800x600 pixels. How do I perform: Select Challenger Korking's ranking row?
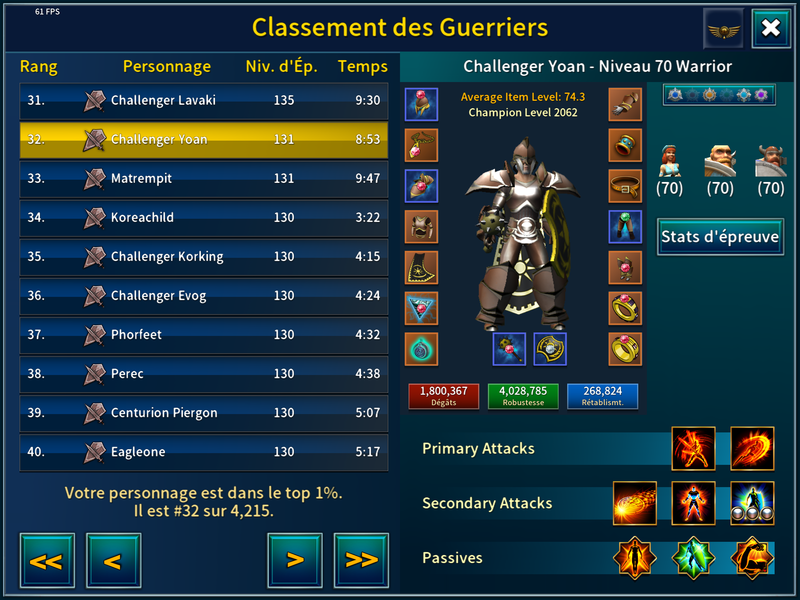tap(204, 256)
